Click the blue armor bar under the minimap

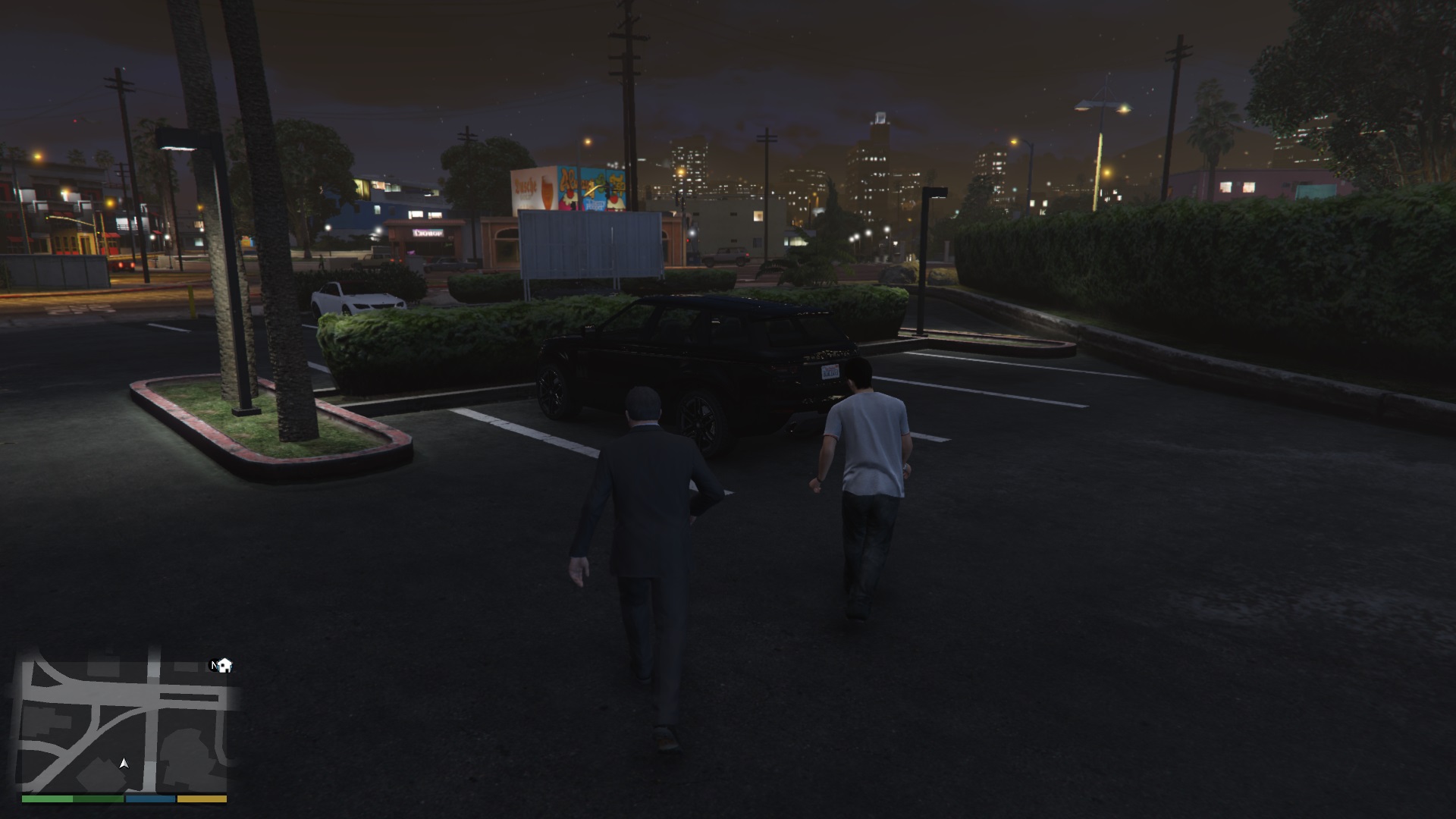tap(150, 799)
